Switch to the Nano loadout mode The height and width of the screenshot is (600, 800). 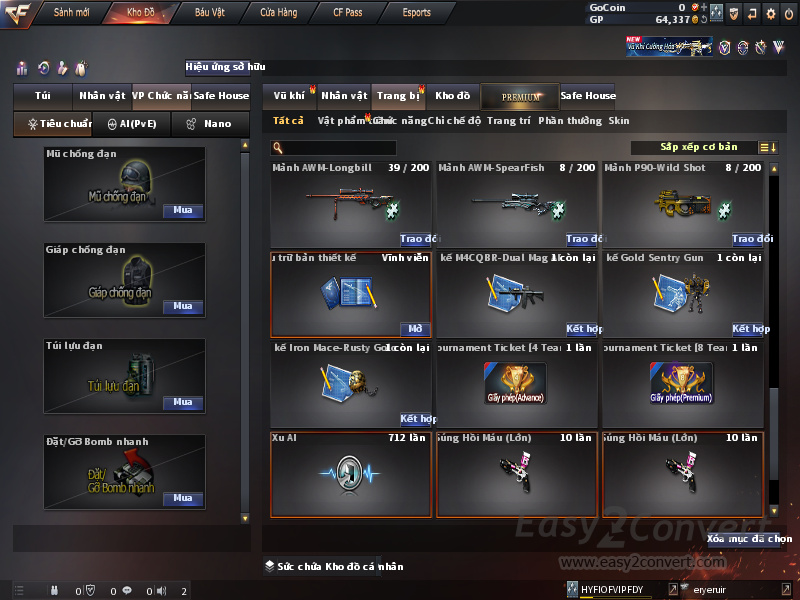click(211, 124)
